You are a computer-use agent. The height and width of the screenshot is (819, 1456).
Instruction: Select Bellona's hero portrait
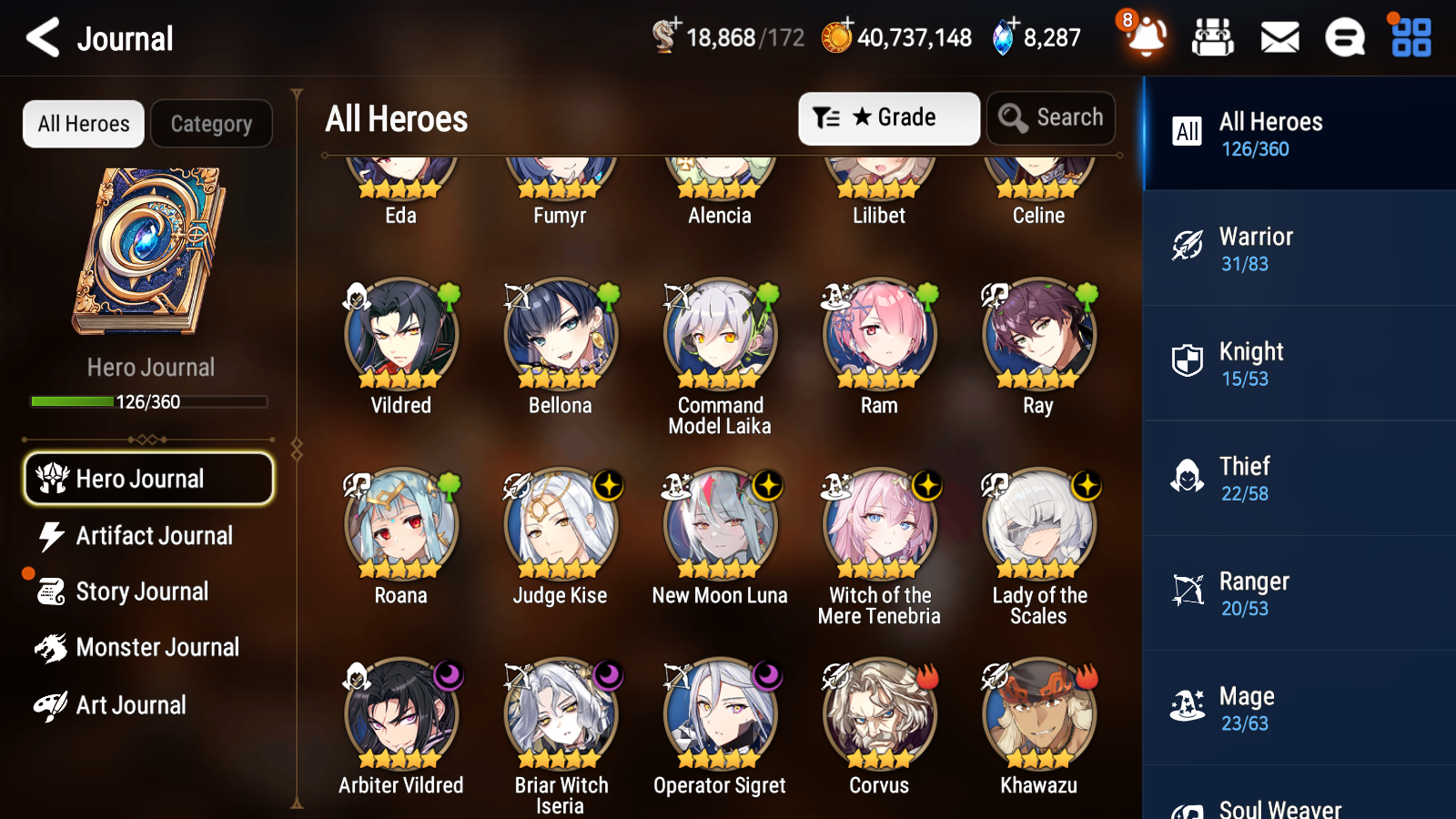pos(561,335)
